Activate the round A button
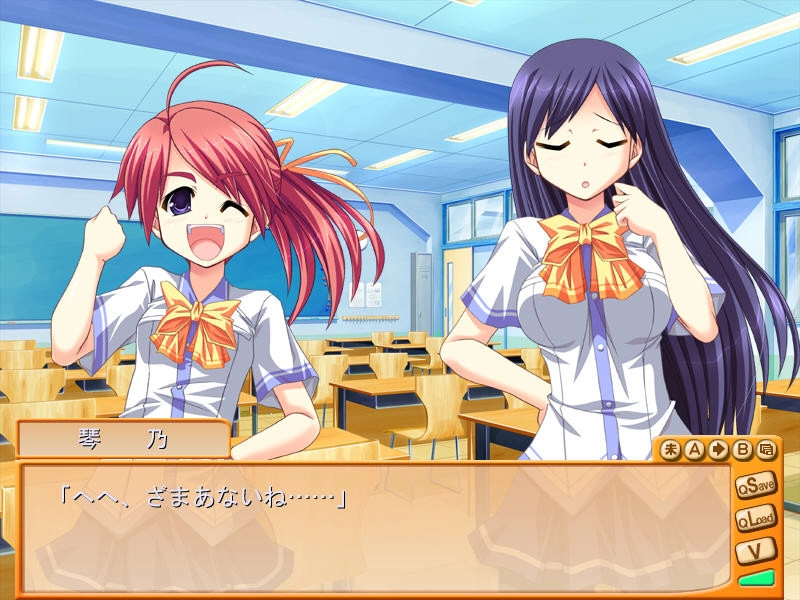The width and height of the screenshot is (800, 600). tap(694, 450)
